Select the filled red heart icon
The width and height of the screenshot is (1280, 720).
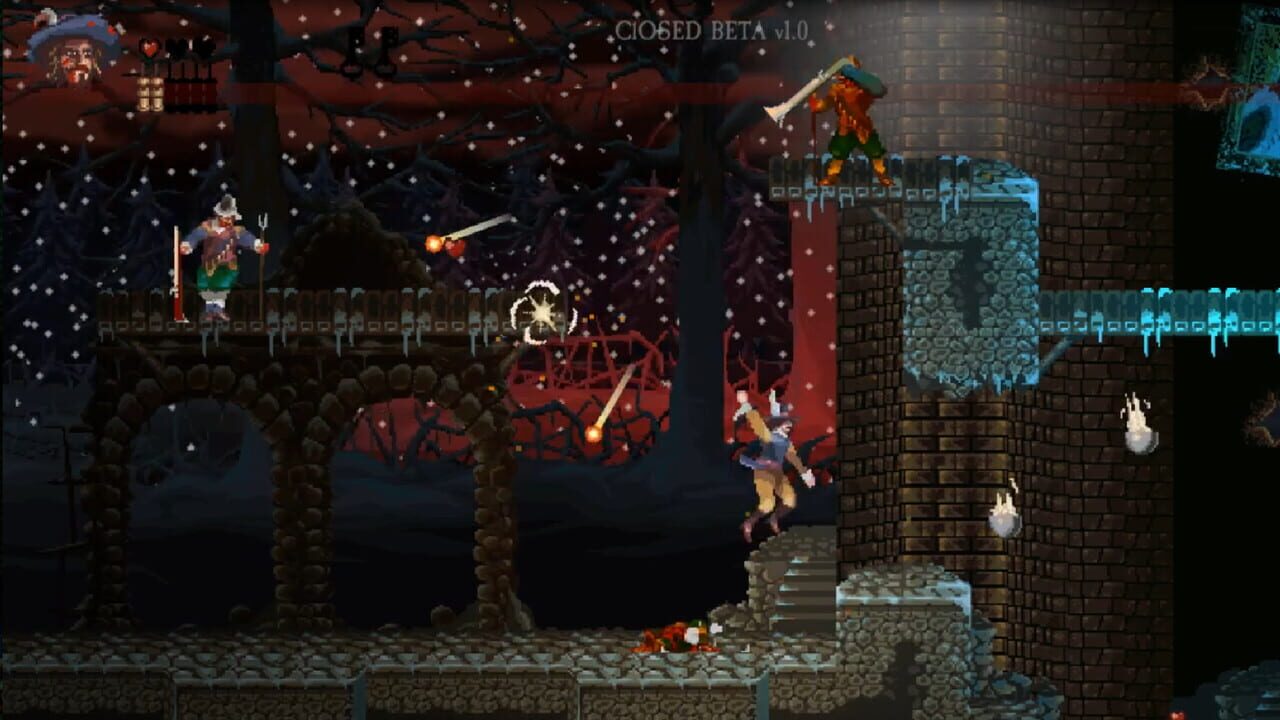pos(148,46)
